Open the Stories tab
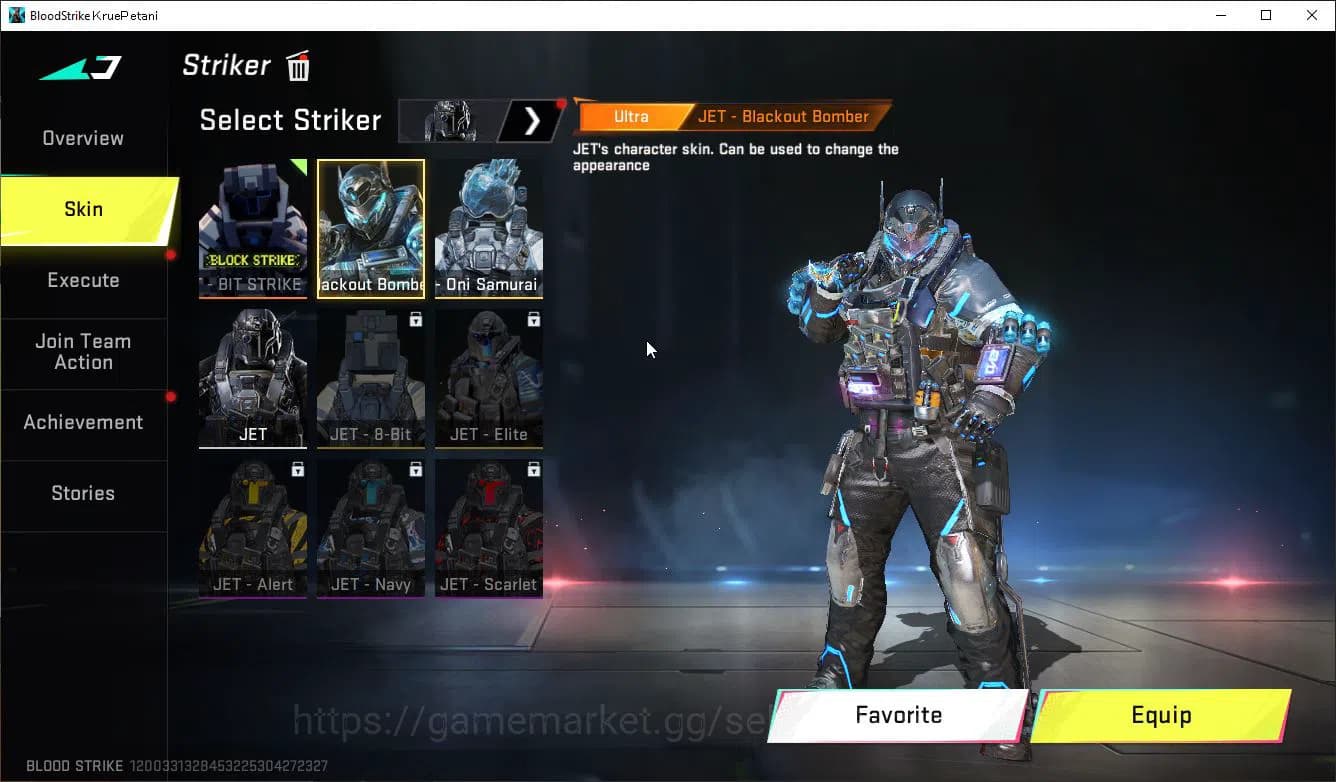Viewport: 1336px width, 782px height. tap(82, 493)
